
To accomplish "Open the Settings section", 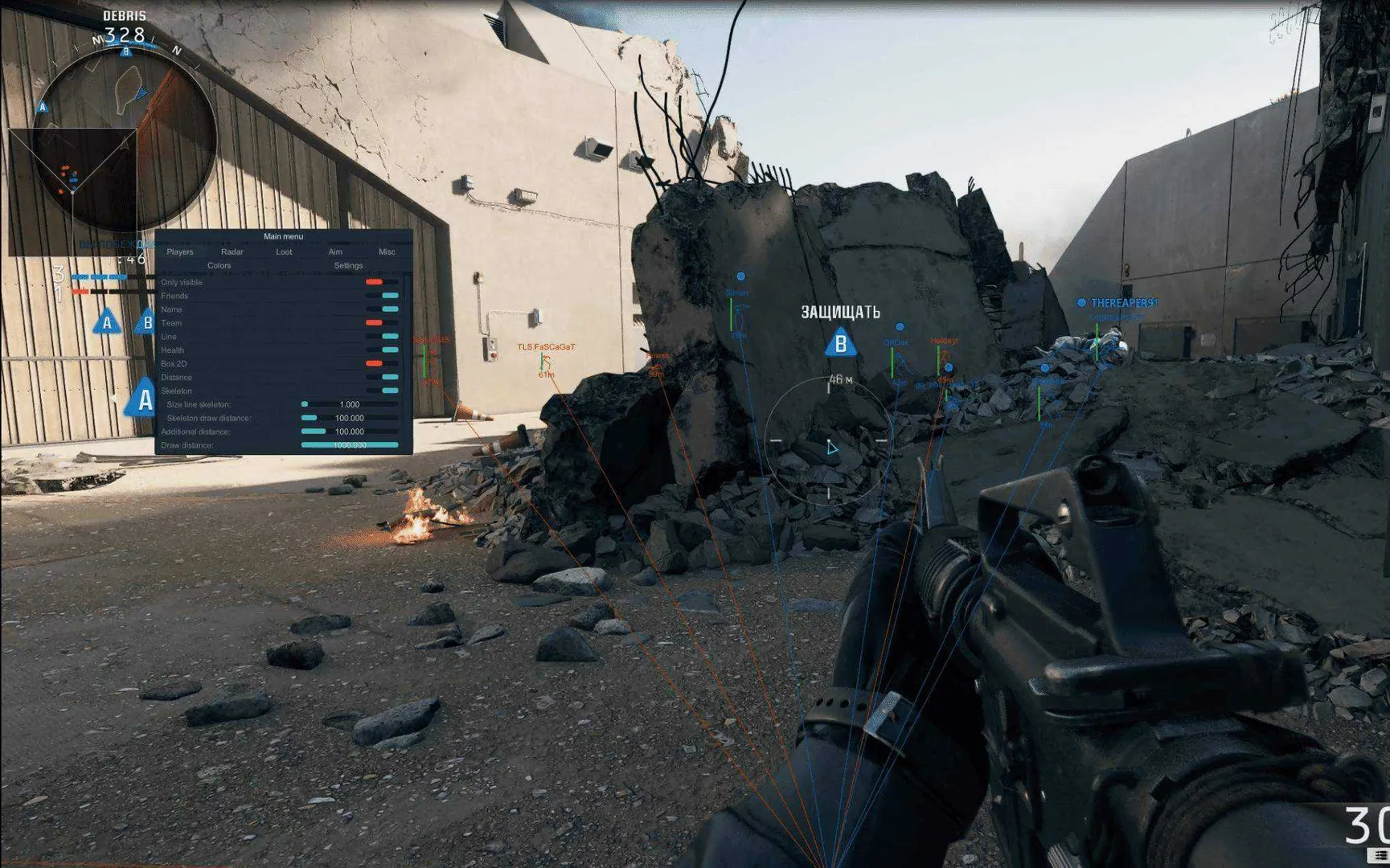I will (x=348, y=264).
